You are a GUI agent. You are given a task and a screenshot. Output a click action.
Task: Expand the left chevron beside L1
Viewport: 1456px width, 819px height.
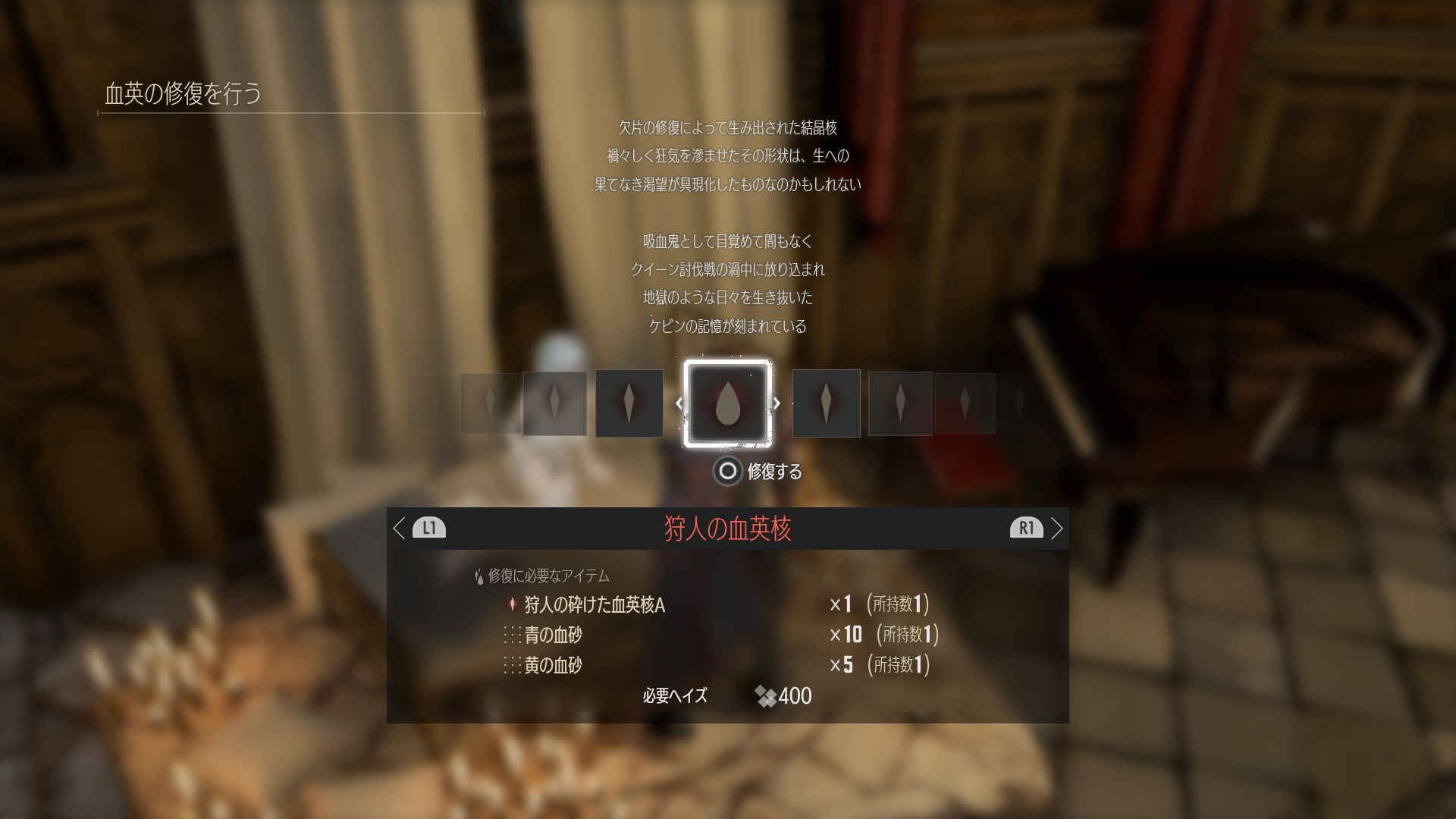(400, 529)
